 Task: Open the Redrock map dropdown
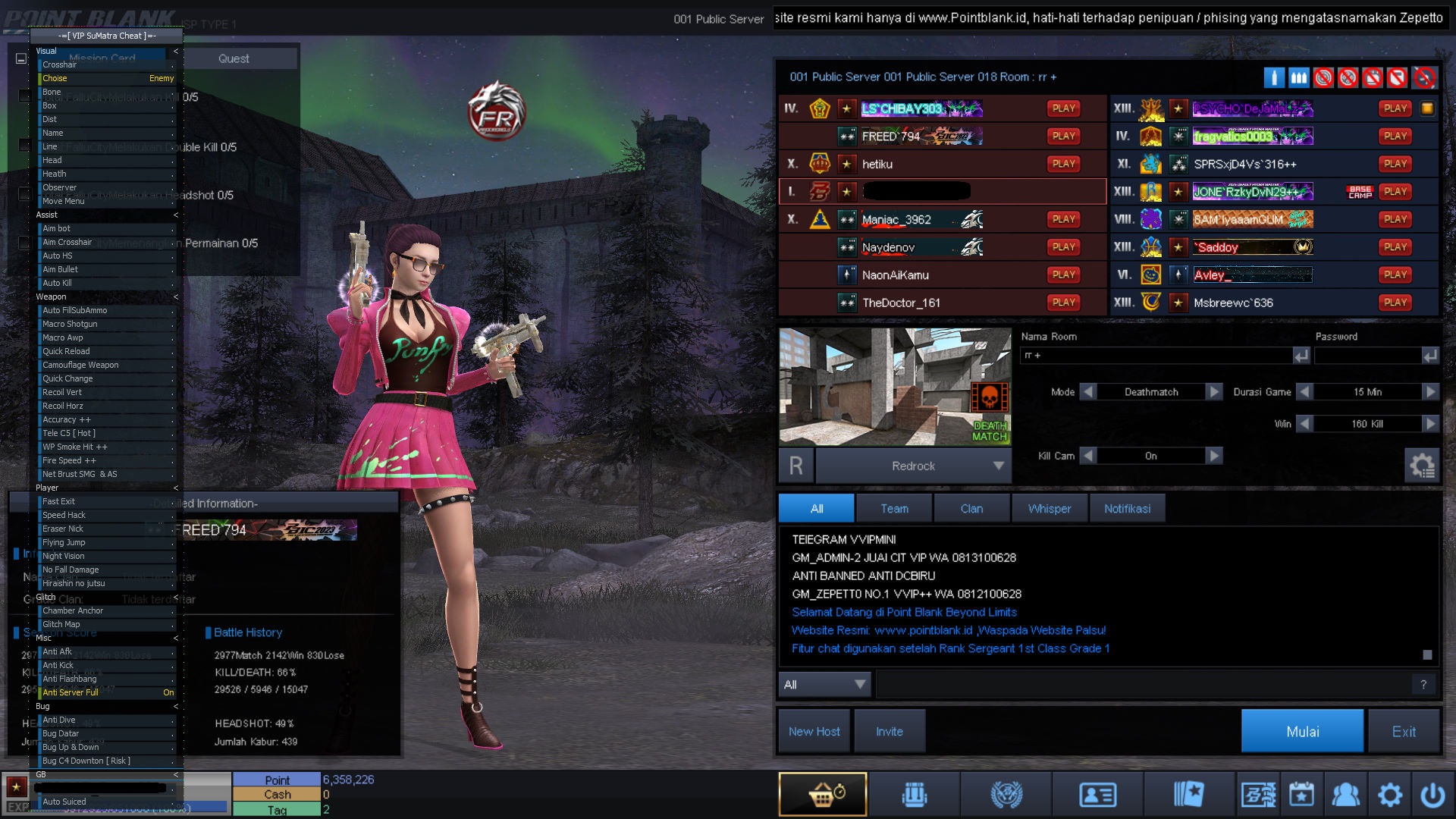(998, 466)
